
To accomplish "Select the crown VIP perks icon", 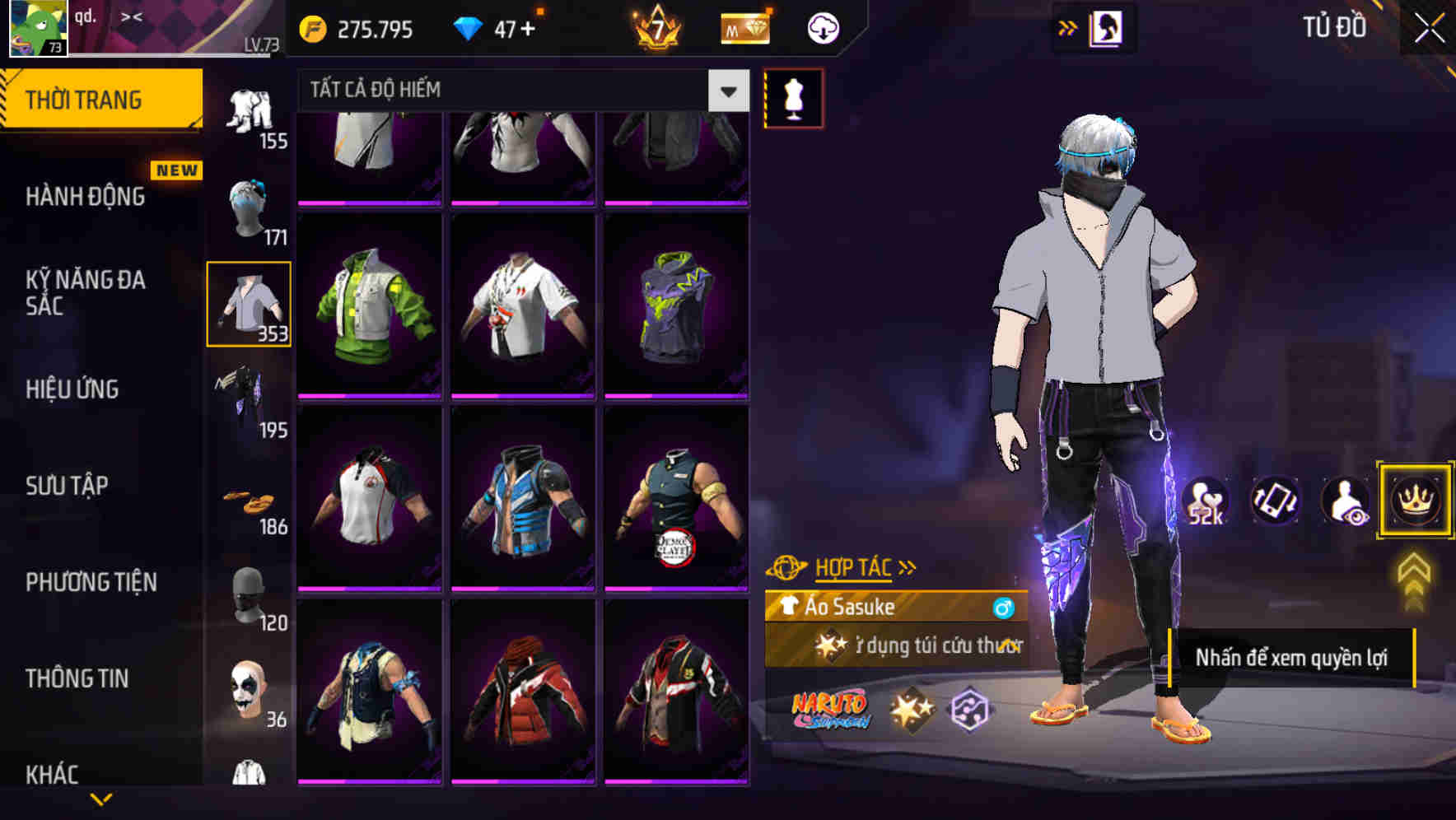I will 1414,501.
